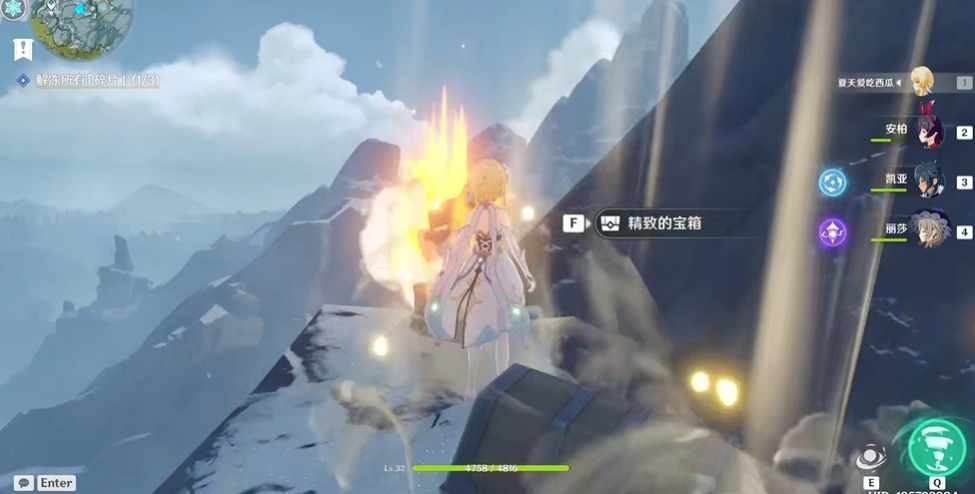Switch to party member 丽莎
This screenshot has height=494, width=975.
pos(929,230)
